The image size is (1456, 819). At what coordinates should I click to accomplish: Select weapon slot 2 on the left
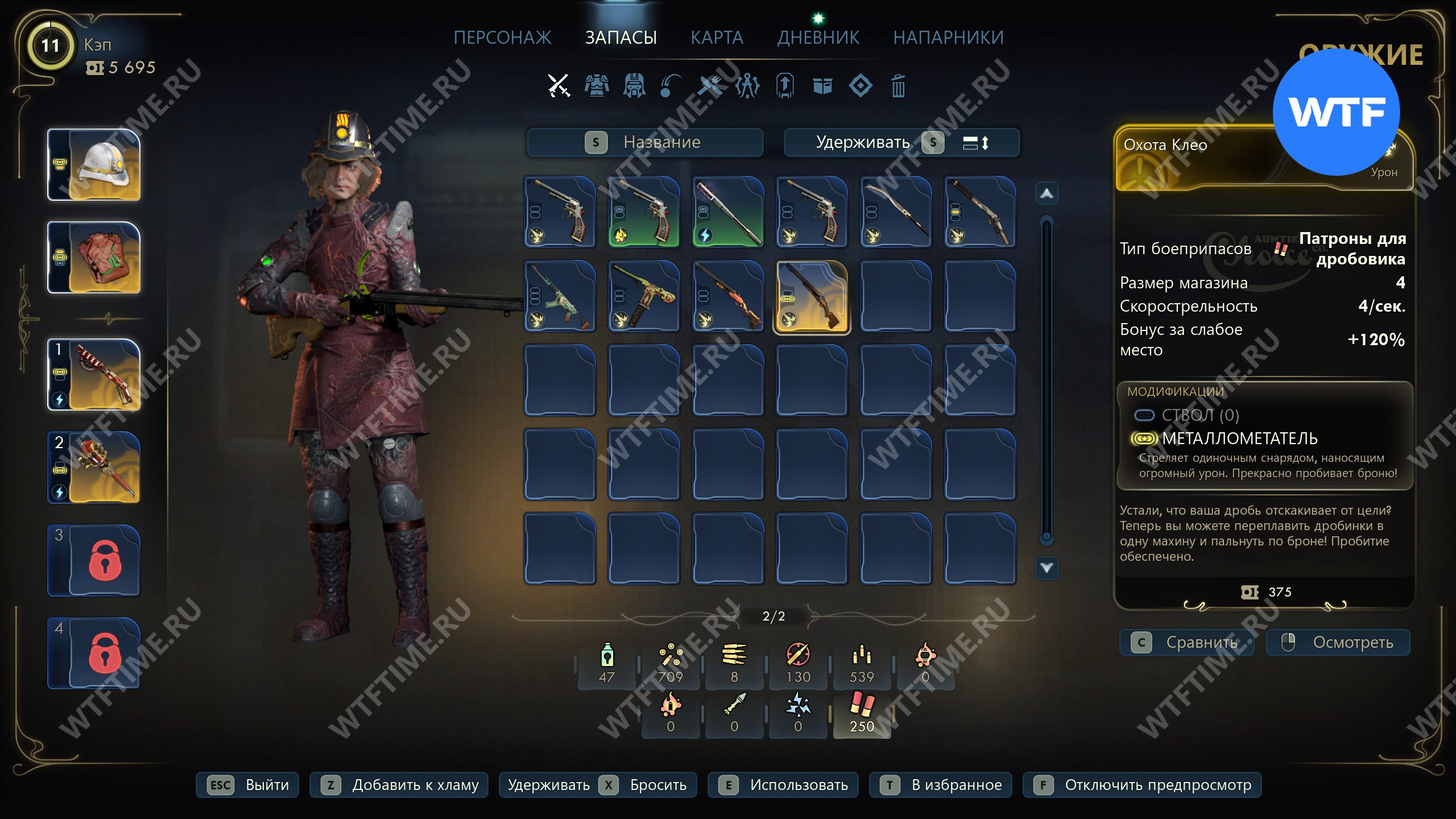(x=94, y=468)
